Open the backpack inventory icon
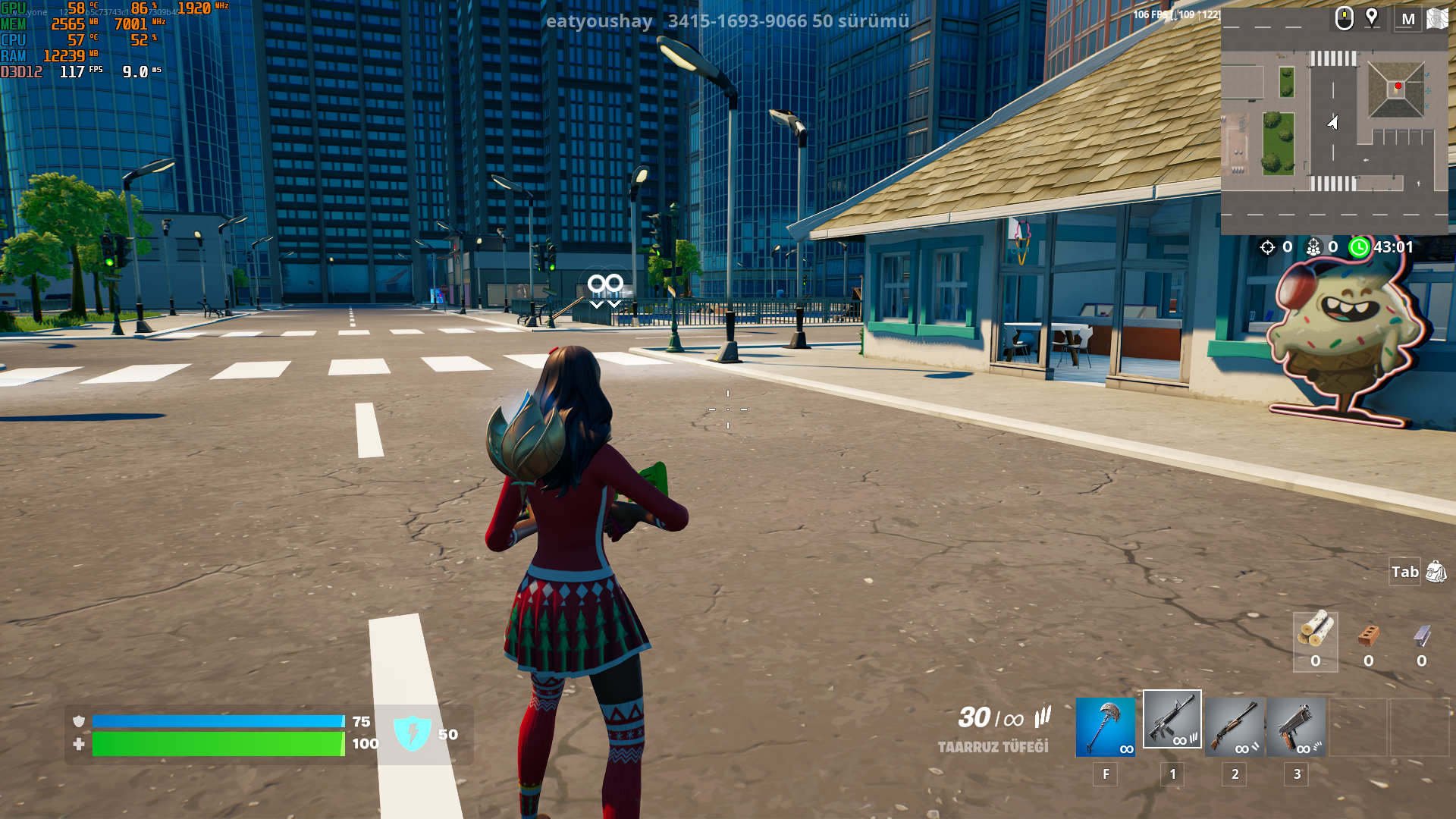The height and width of the screenshot is (819, 1456). [x=1436, y=572]
